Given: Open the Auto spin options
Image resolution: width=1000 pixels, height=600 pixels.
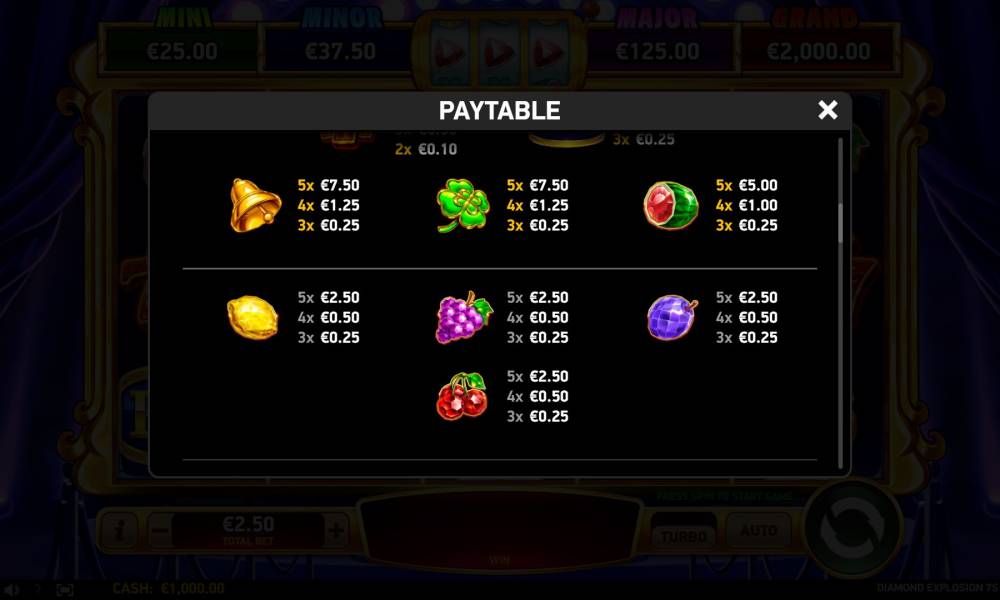Looking at the screenshot, I should point(758,531).
